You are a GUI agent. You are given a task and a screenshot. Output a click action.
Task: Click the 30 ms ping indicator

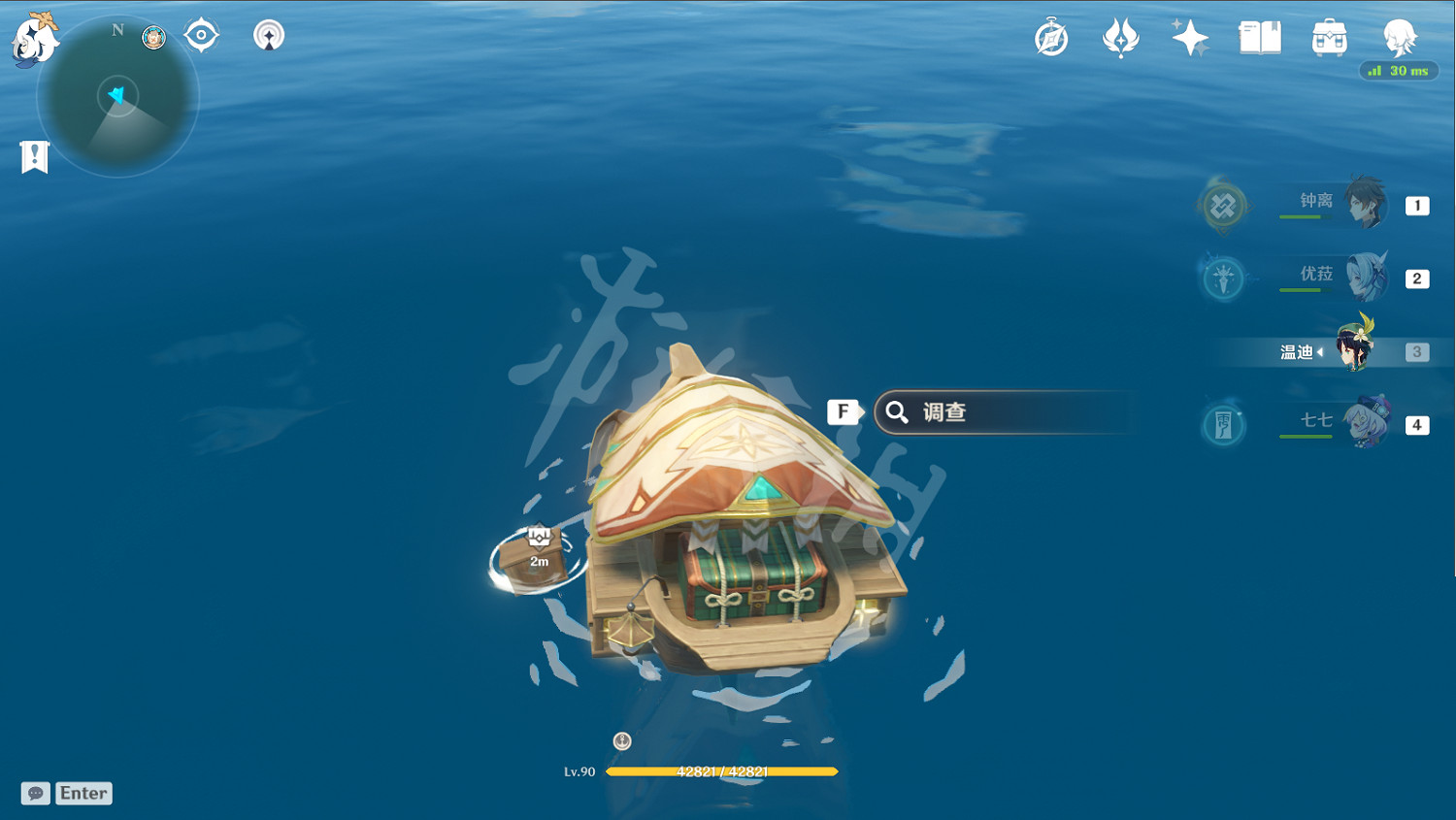(x=1399, y=70)
